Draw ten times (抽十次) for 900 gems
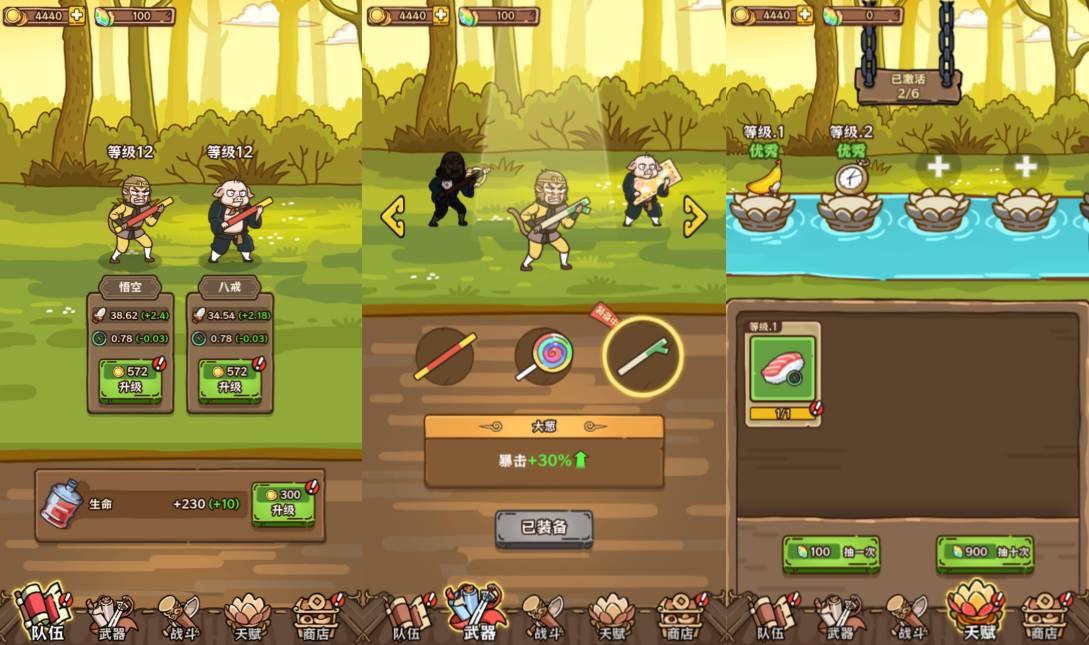 pos(985,552)
